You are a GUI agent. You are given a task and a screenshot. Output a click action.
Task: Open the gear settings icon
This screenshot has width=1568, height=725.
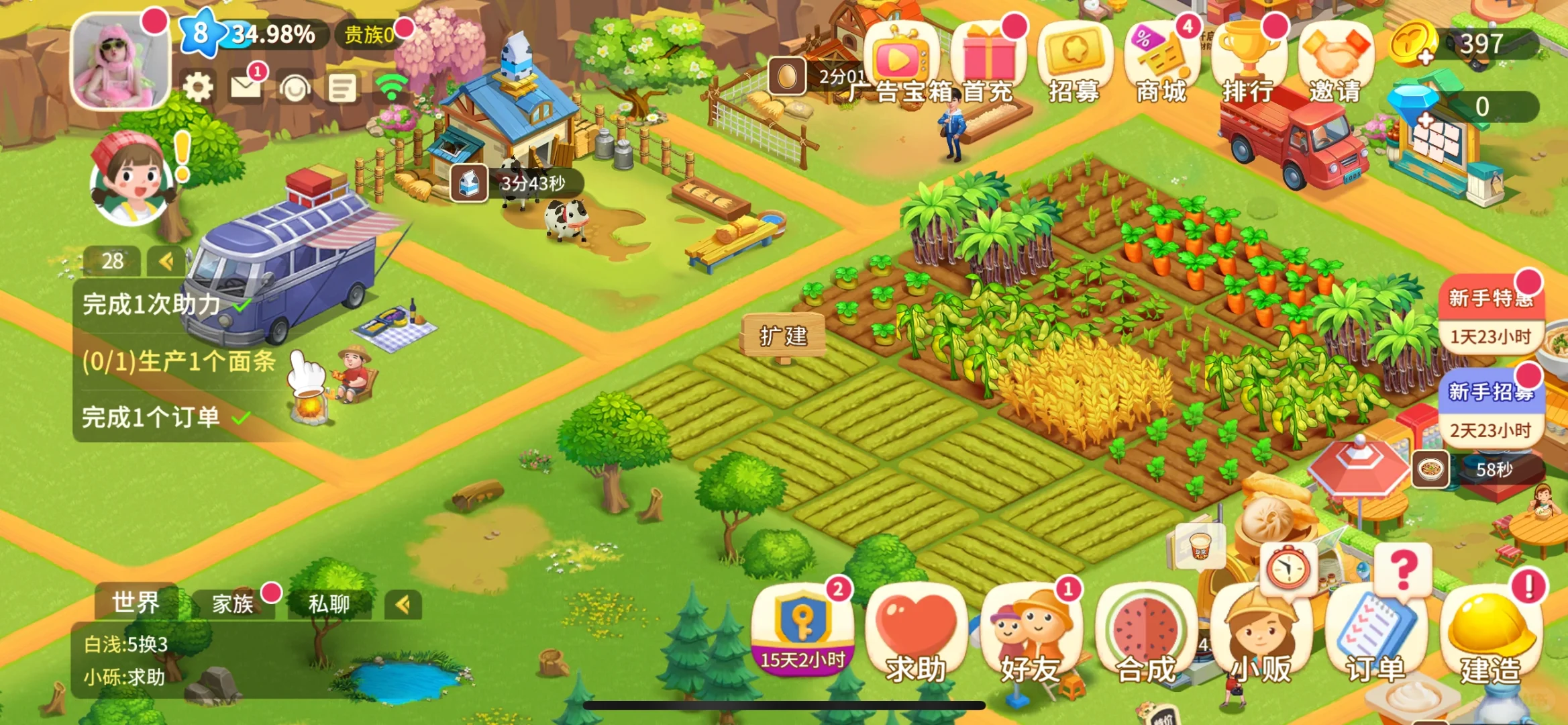click(198, 88)
